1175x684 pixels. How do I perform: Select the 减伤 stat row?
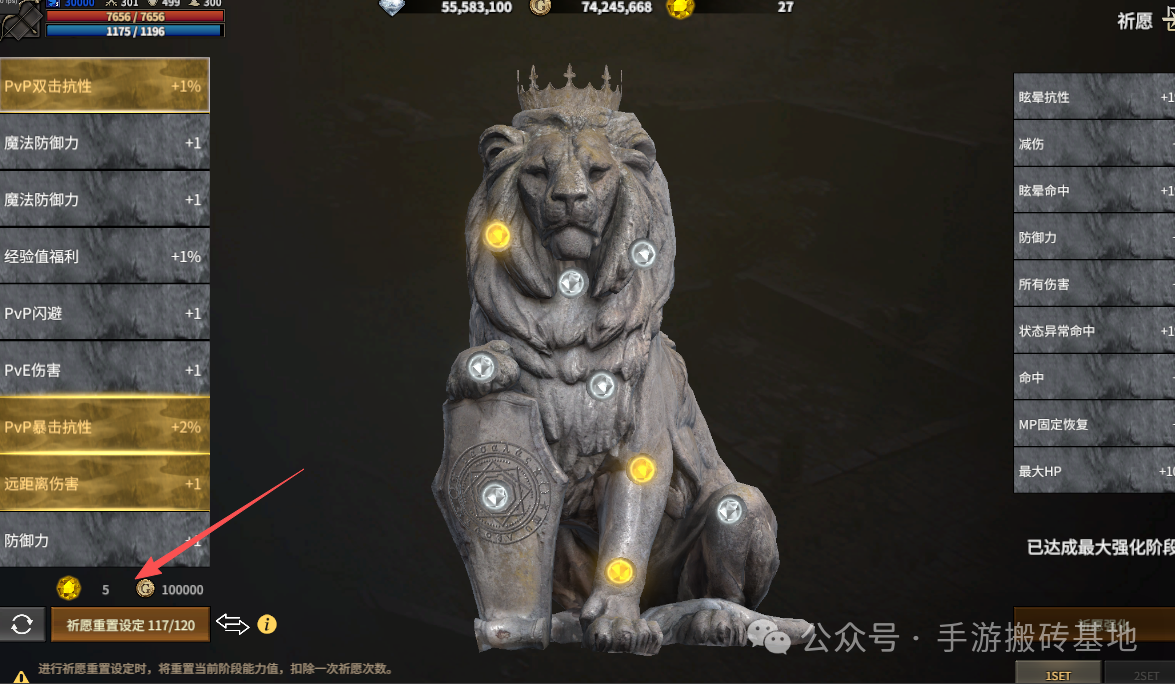tap(1095, 144)
